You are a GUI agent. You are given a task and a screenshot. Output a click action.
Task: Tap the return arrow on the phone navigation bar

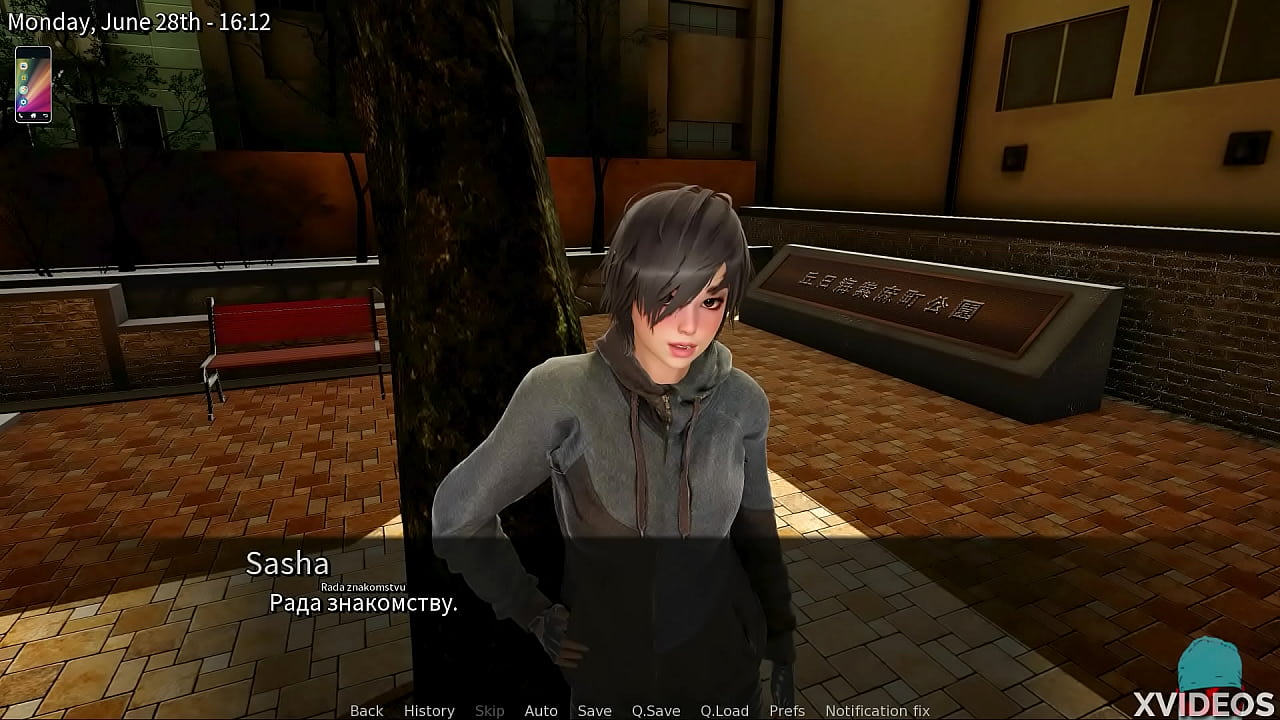click(46, 116)
